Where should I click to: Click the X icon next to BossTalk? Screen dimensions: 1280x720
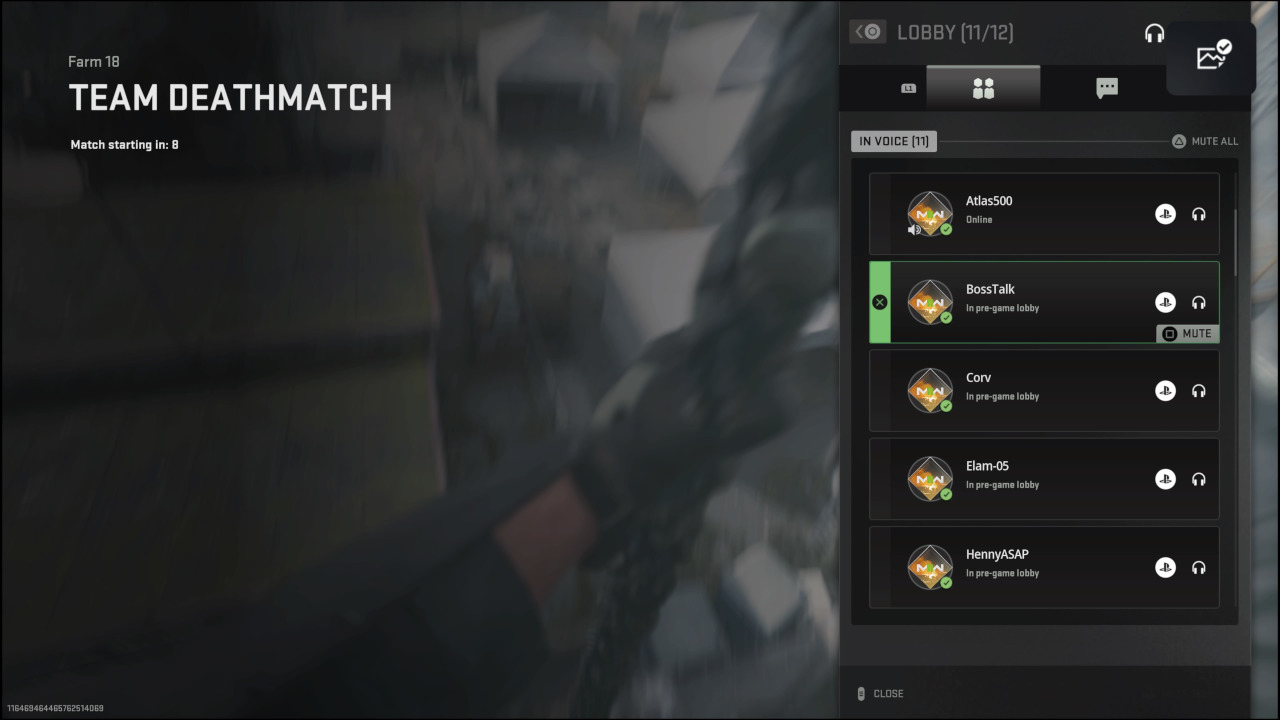(880, 302)
